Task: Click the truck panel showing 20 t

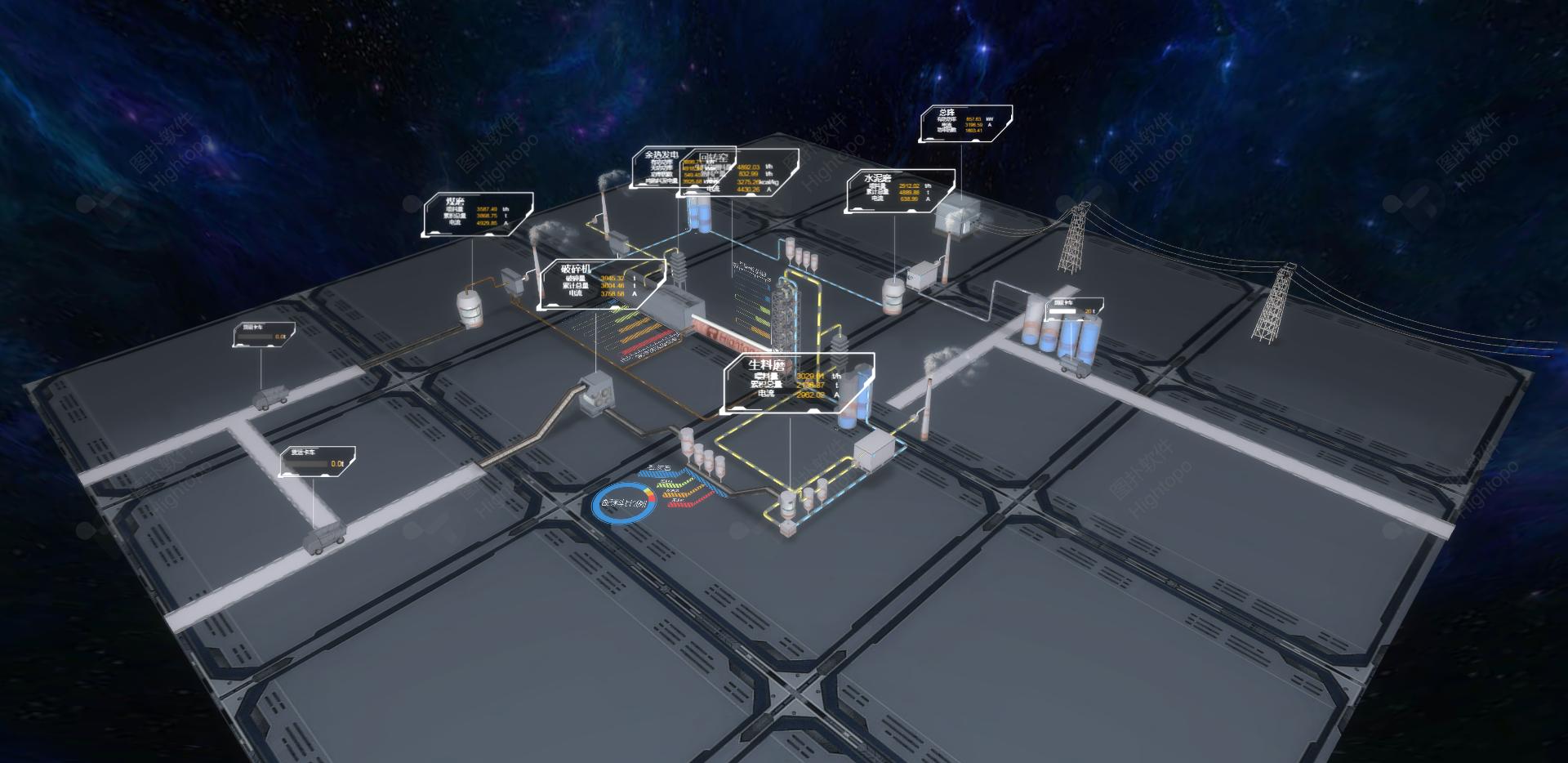Action: pos(1074,308)
